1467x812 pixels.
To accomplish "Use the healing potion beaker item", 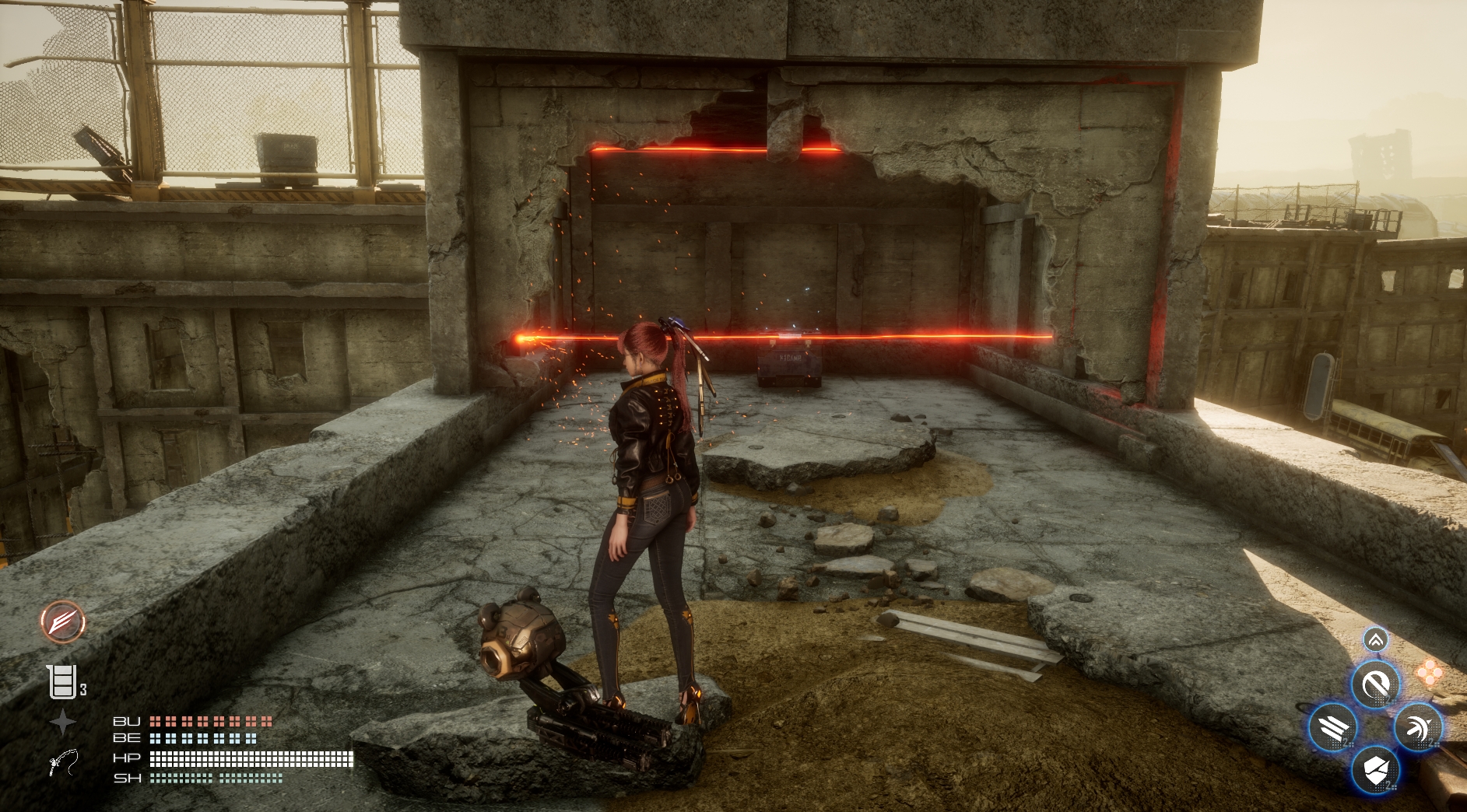I will point(62,682).
